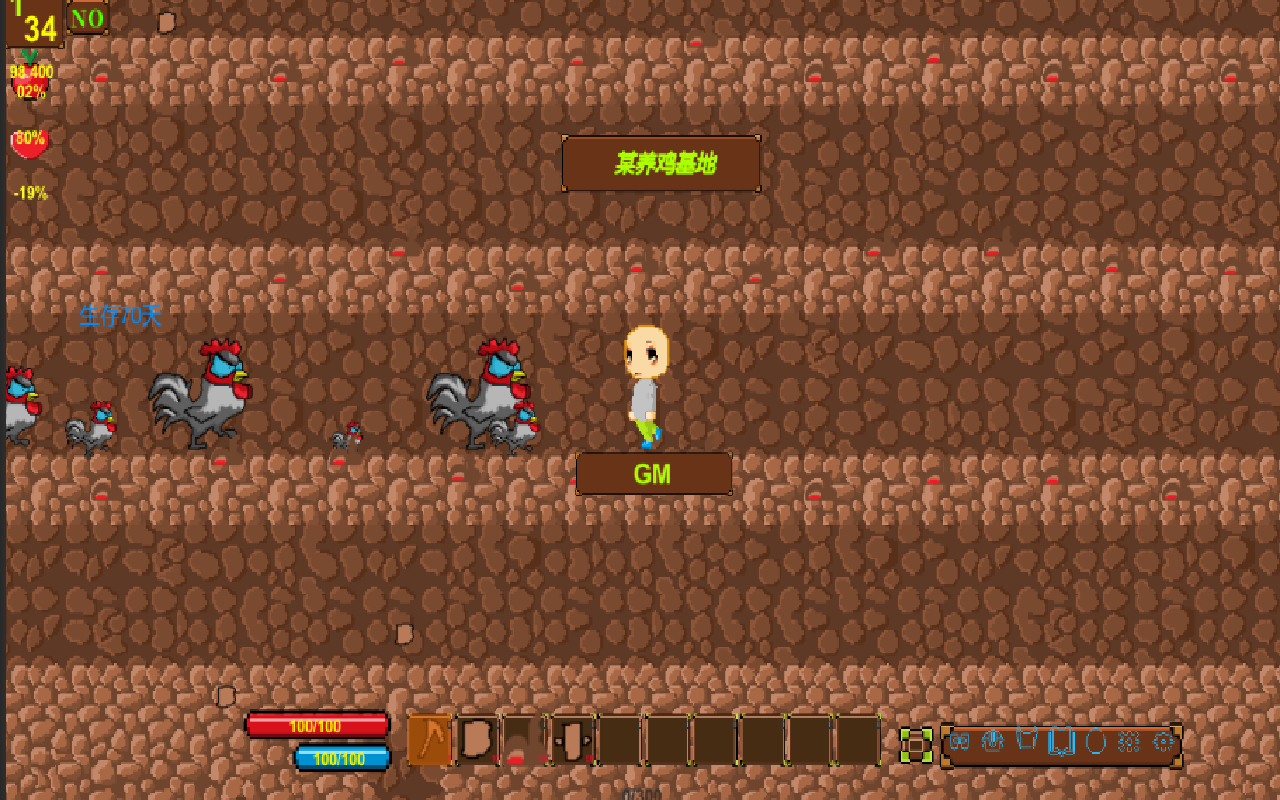The height and width of the screenshot is (800, 1280).
Task: Open the open-book journal icon
Action: [x=1061, y=742]
